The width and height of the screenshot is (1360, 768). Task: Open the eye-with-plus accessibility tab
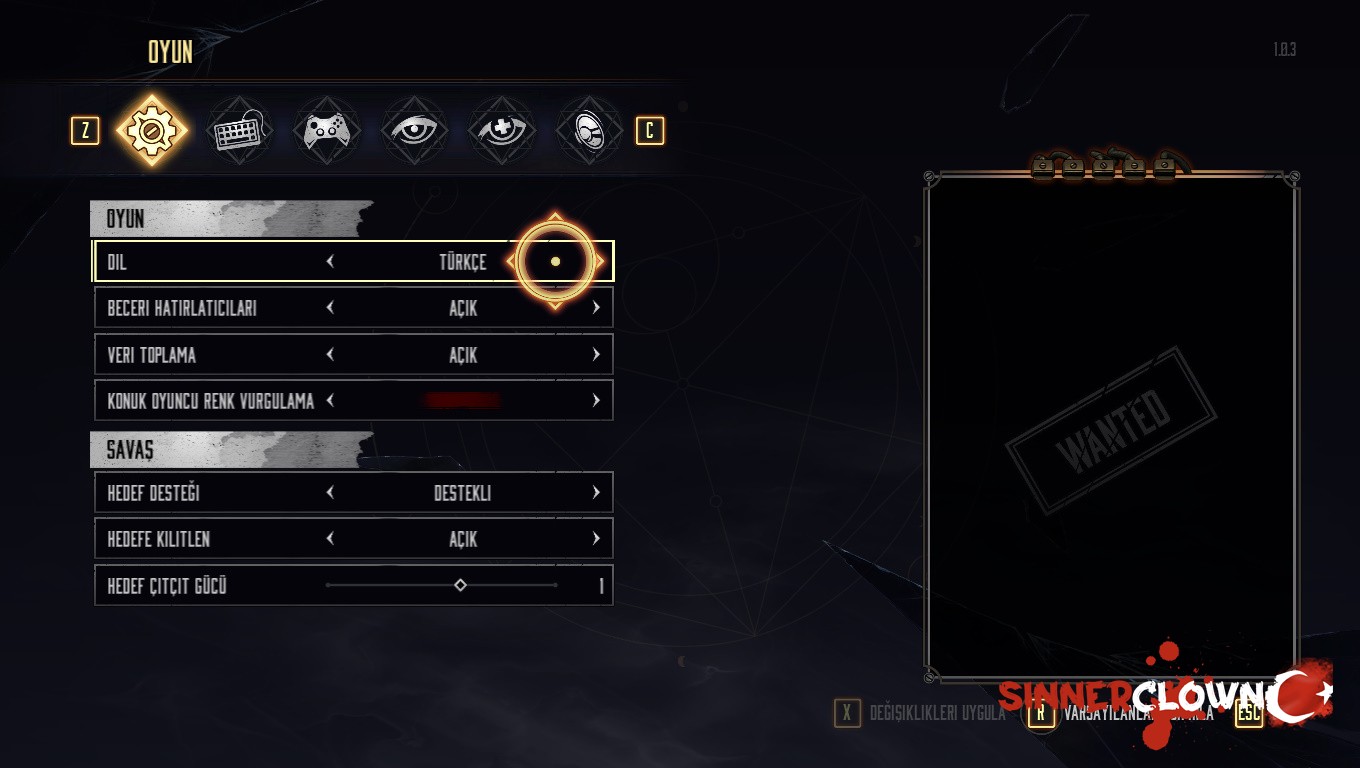pyautogui.click(x=501, y=131)
